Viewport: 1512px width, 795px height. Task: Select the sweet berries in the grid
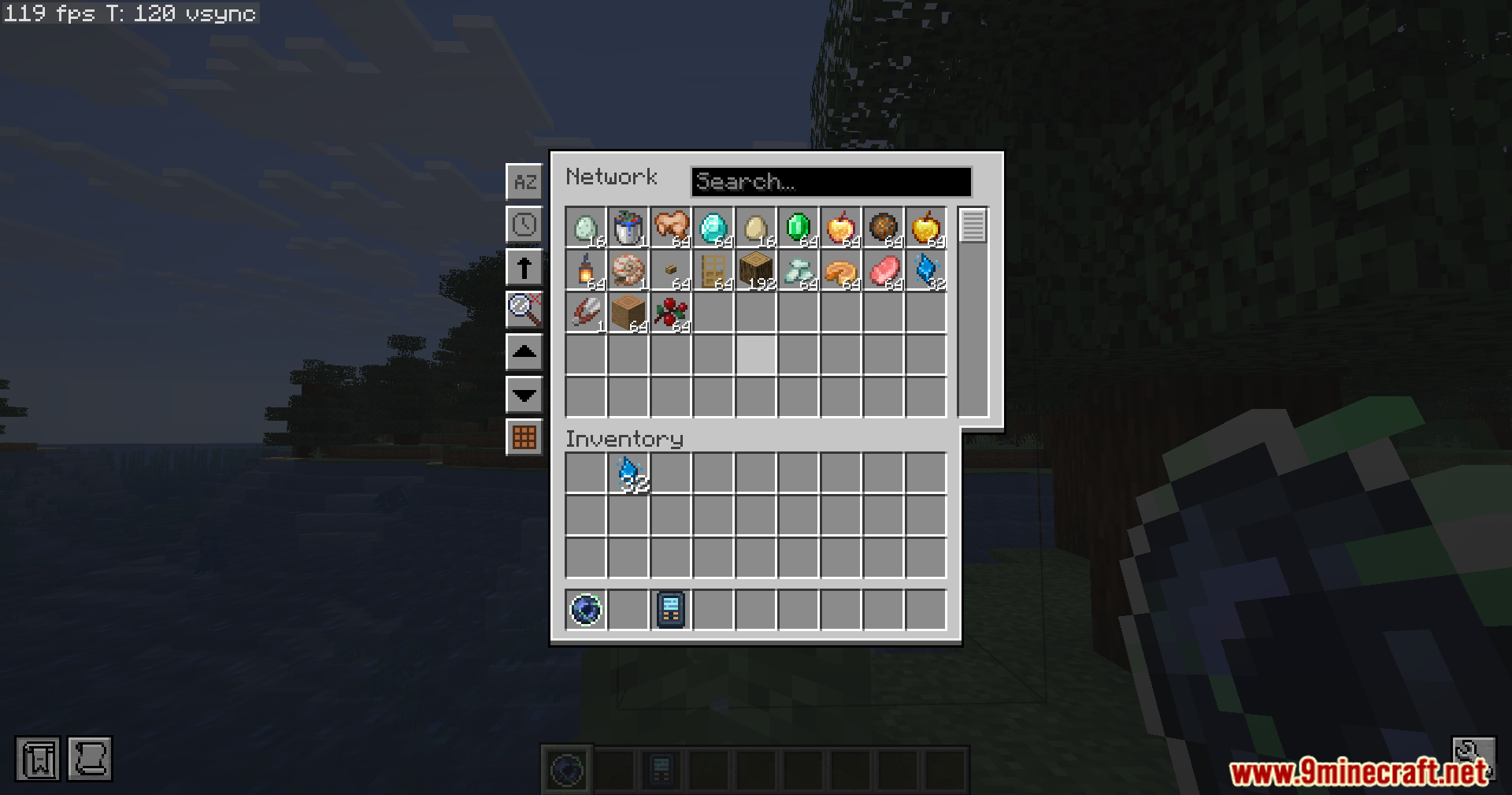670,314
